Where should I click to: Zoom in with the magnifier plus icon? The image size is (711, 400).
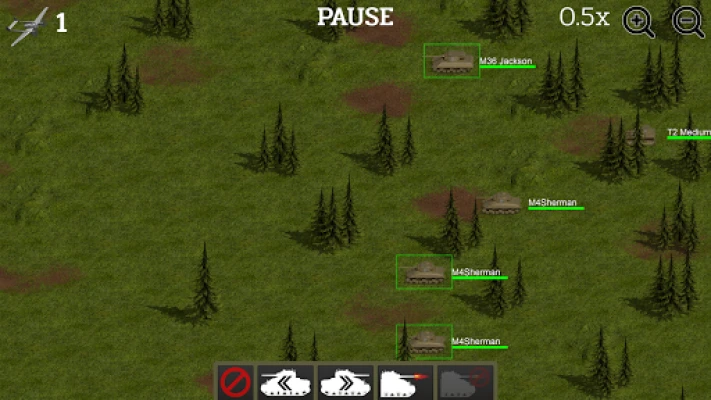coord(639,21)
